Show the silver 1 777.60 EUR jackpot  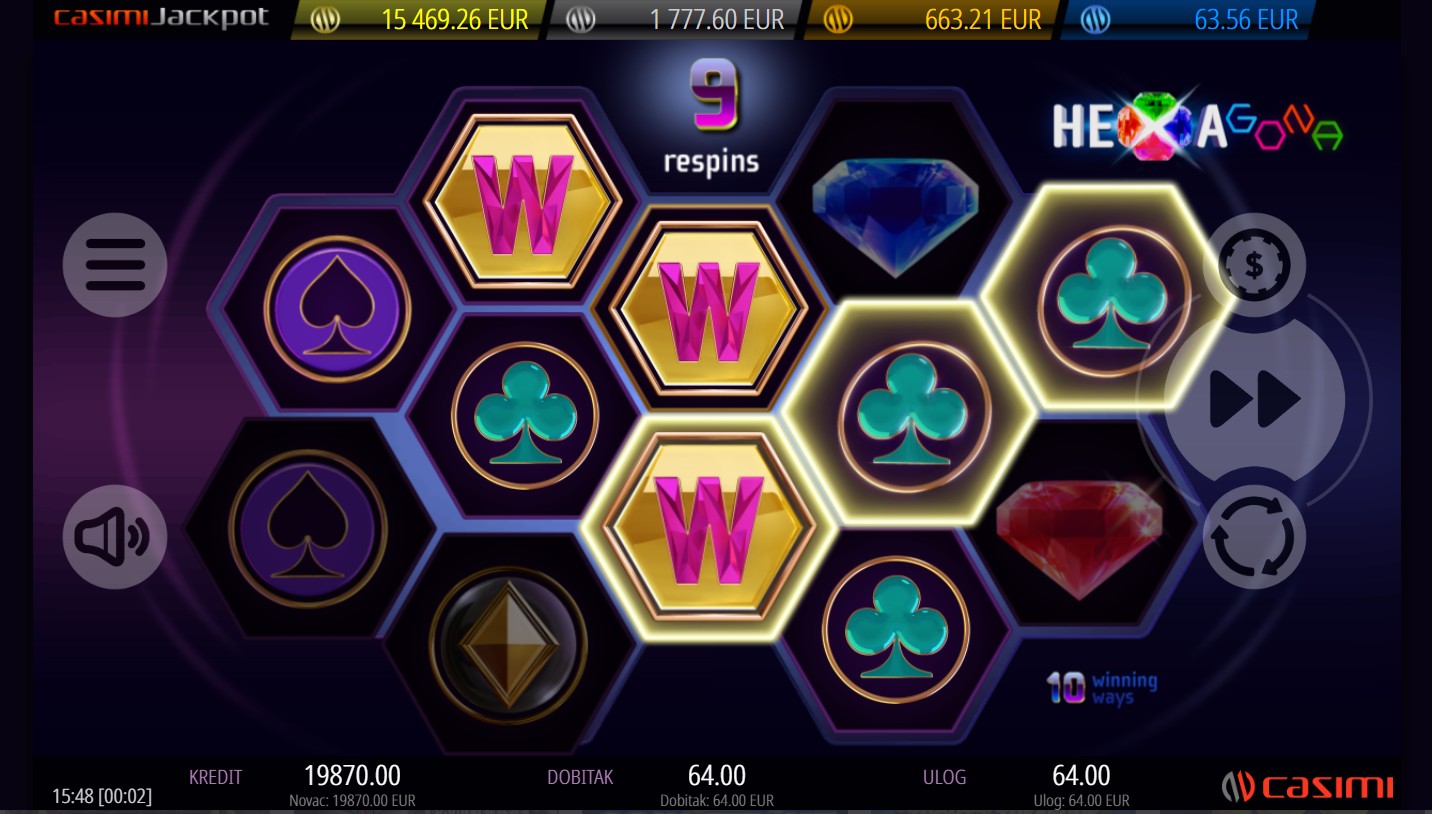click(x=677, y=20)
